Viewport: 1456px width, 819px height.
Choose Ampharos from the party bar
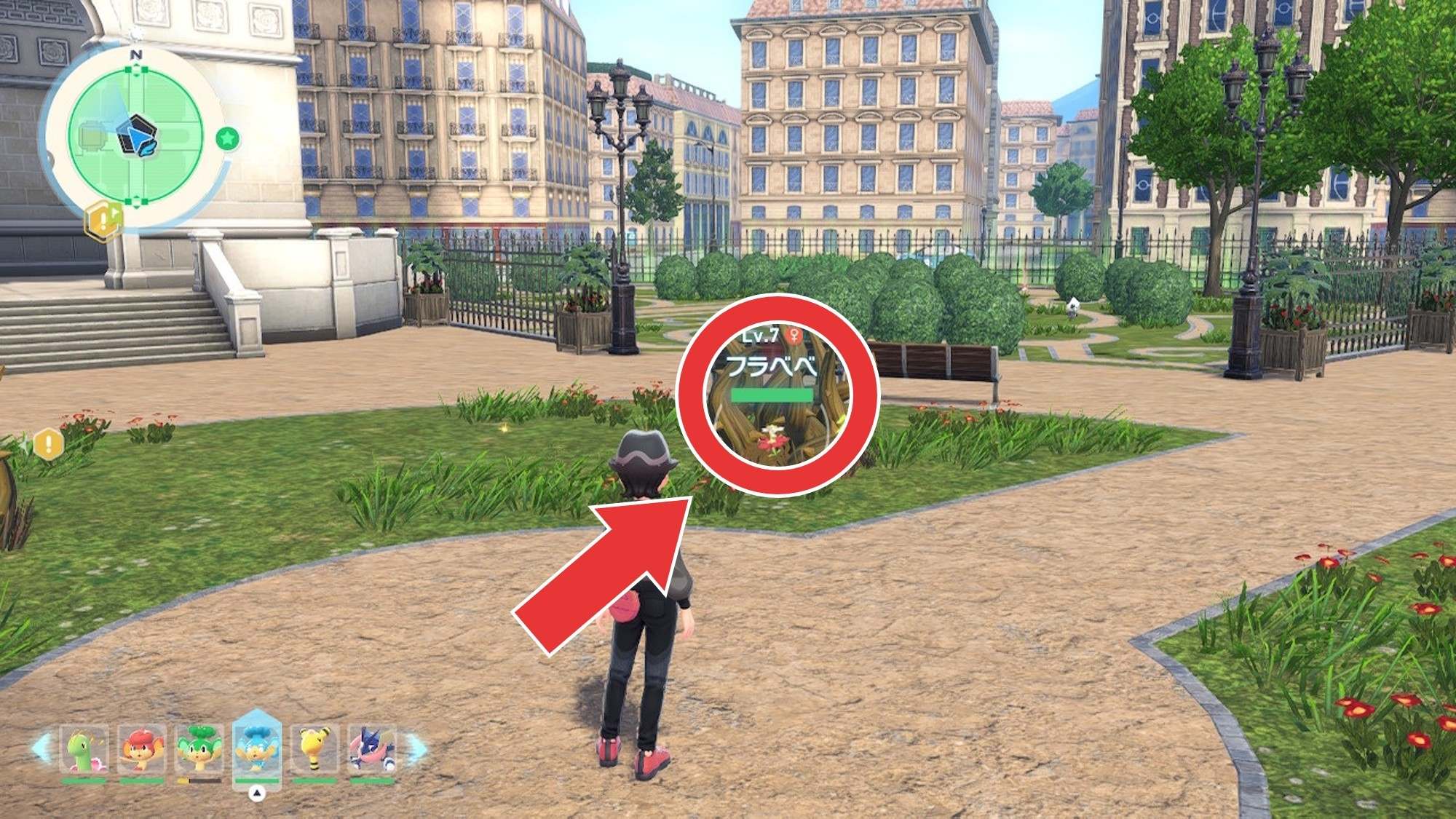[x=314, y=750]
